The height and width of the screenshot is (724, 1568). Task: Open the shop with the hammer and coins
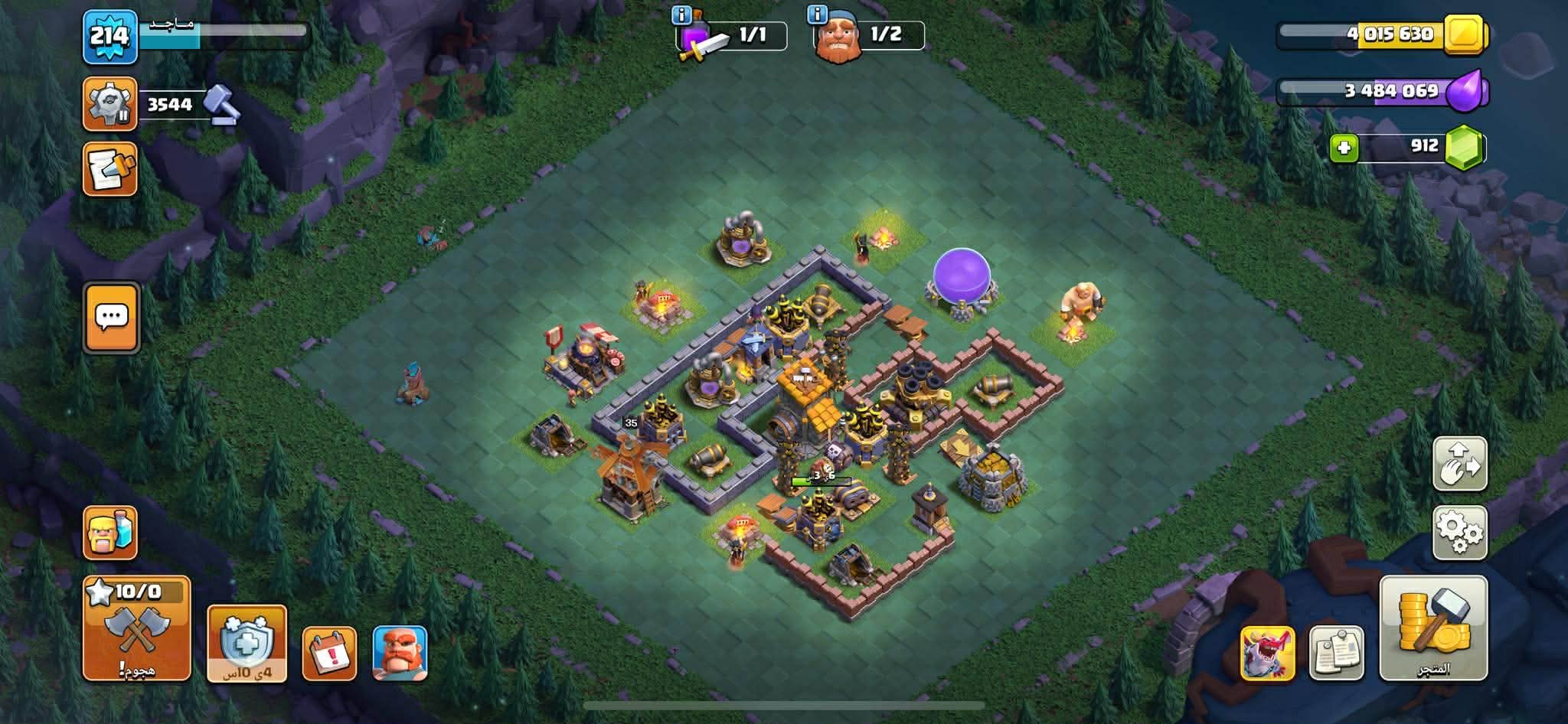(x=1433, y=629)
